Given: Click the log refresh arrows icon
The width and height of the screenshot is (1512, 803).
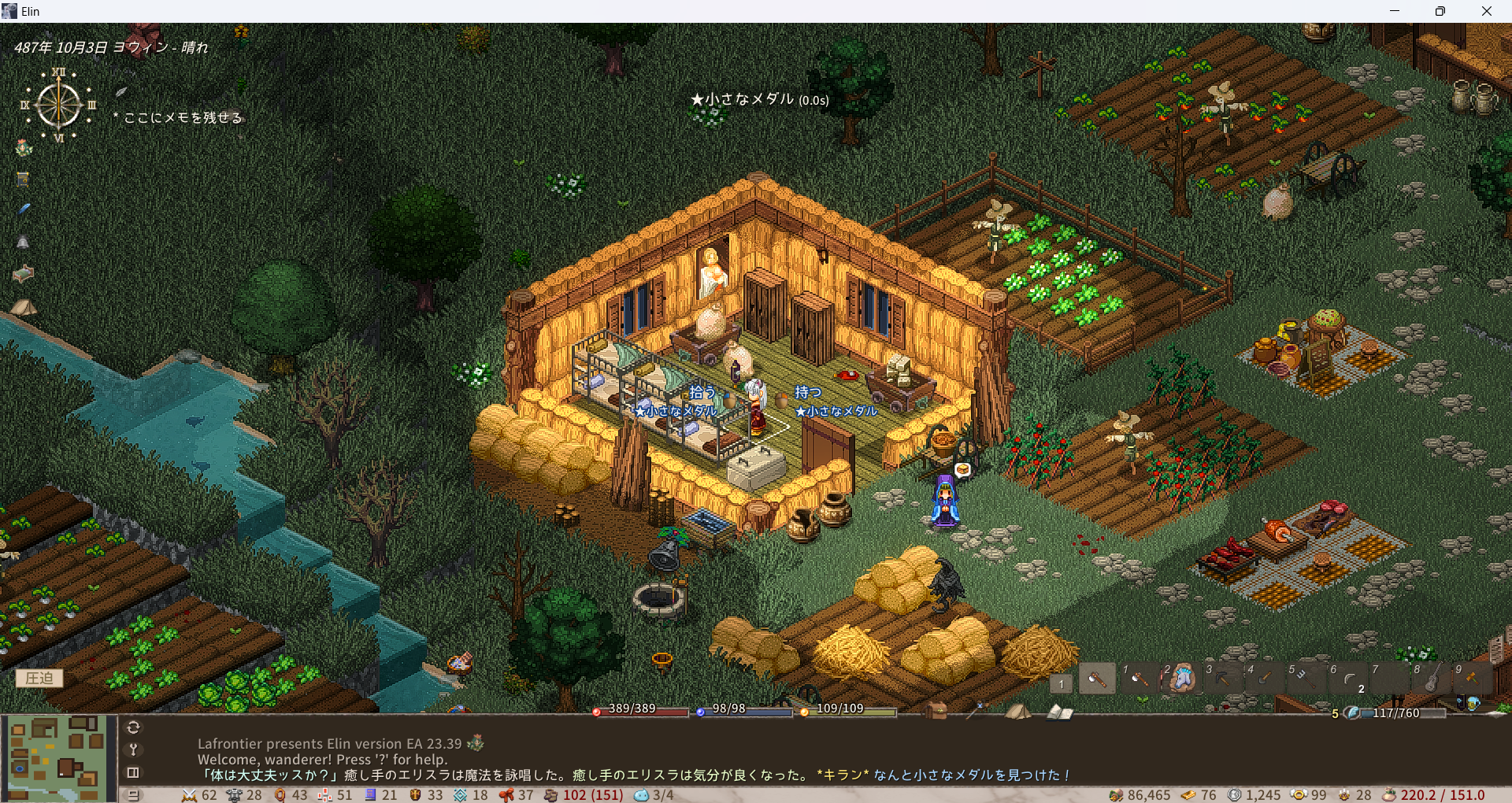Looking at the screenshot, I should click(133, 727).
